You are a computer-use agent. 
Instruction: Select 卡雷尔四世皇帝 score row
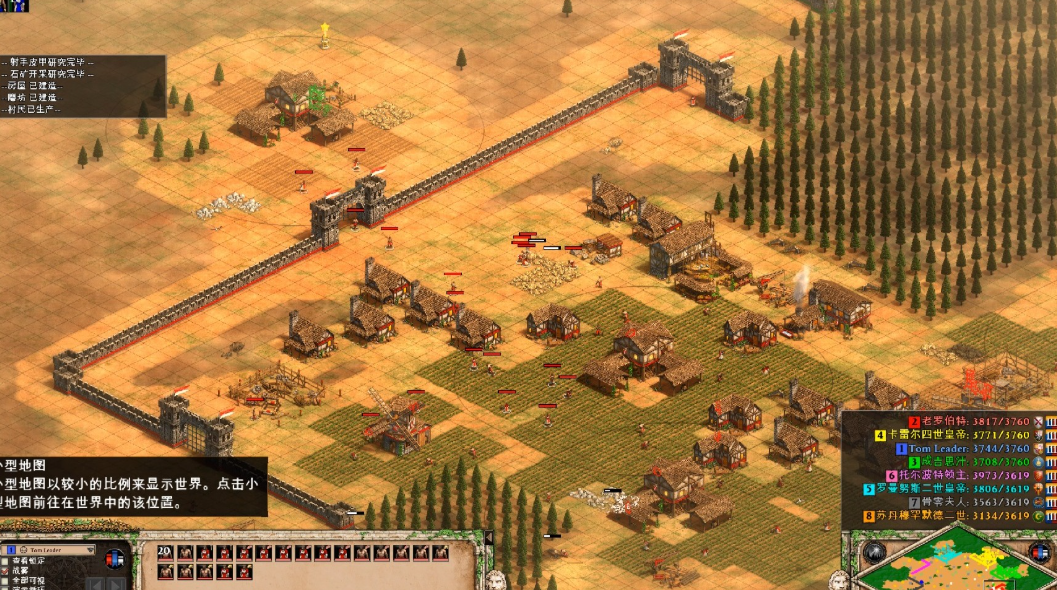pos(931,436)
